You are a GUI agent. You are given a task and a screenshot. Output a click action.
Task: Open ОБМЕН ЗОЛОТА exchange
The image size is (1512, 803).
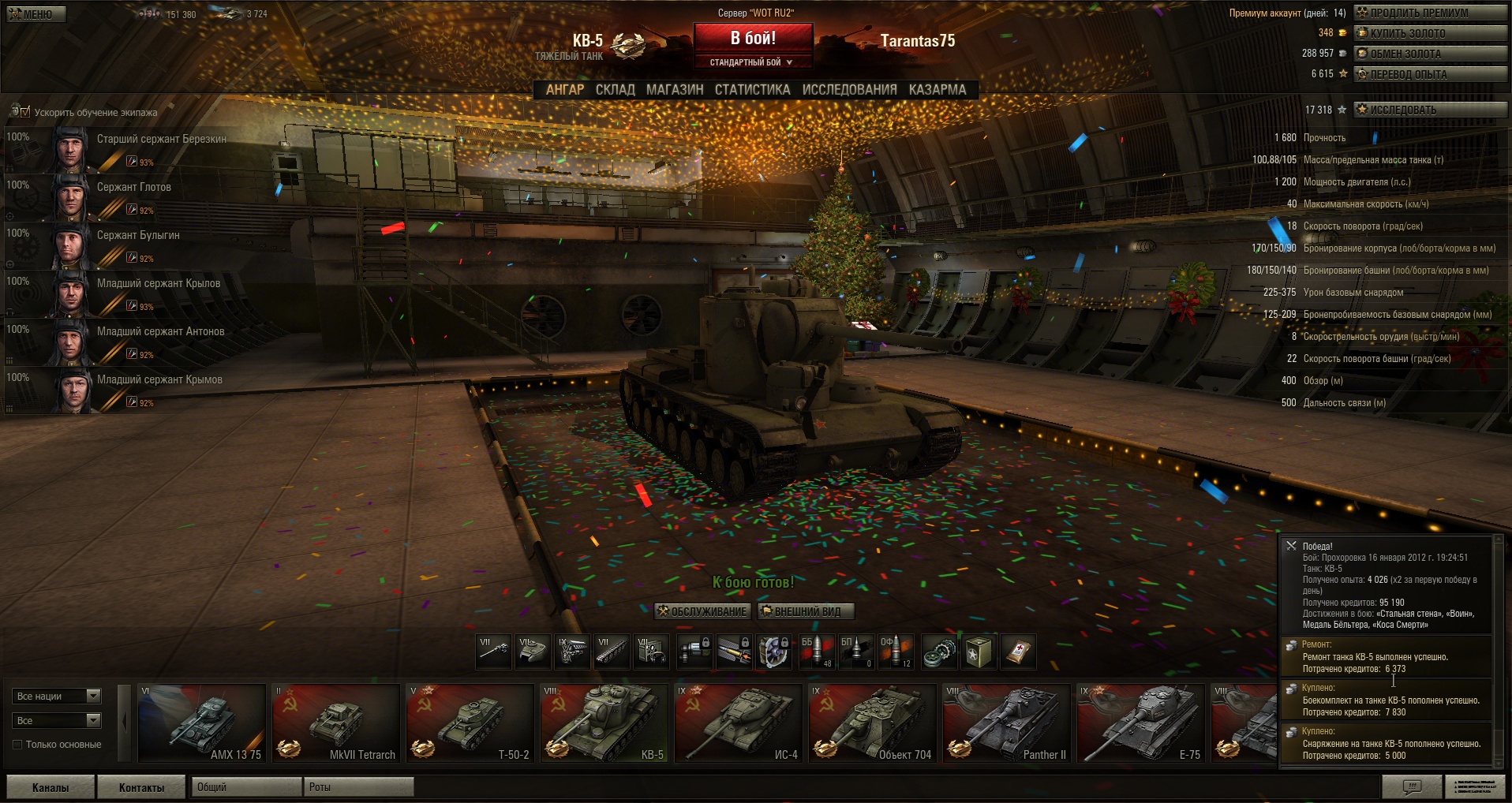coord(1429,54)
